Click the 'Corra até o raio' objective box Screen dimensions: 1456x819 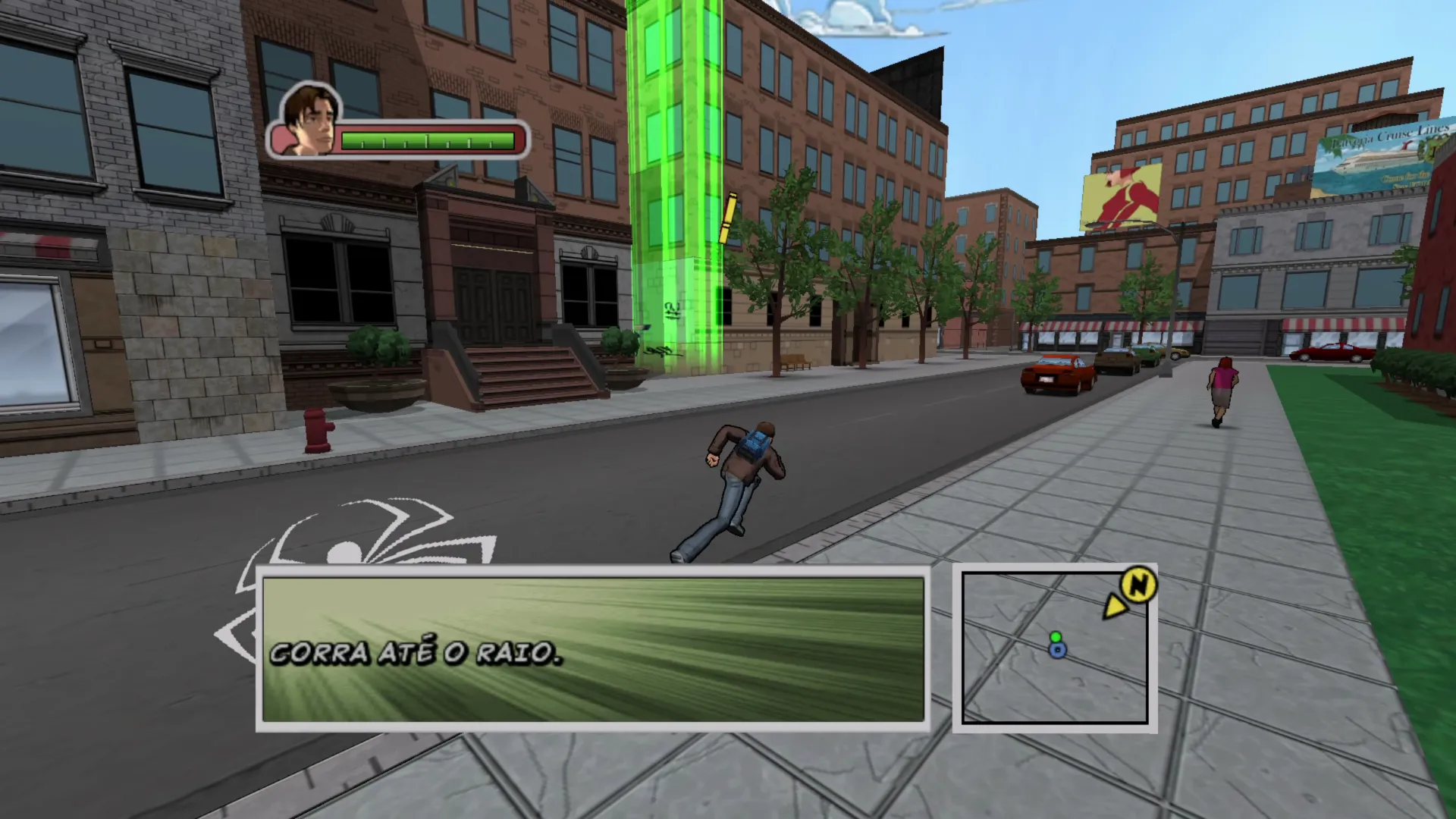tap(592, 648)
